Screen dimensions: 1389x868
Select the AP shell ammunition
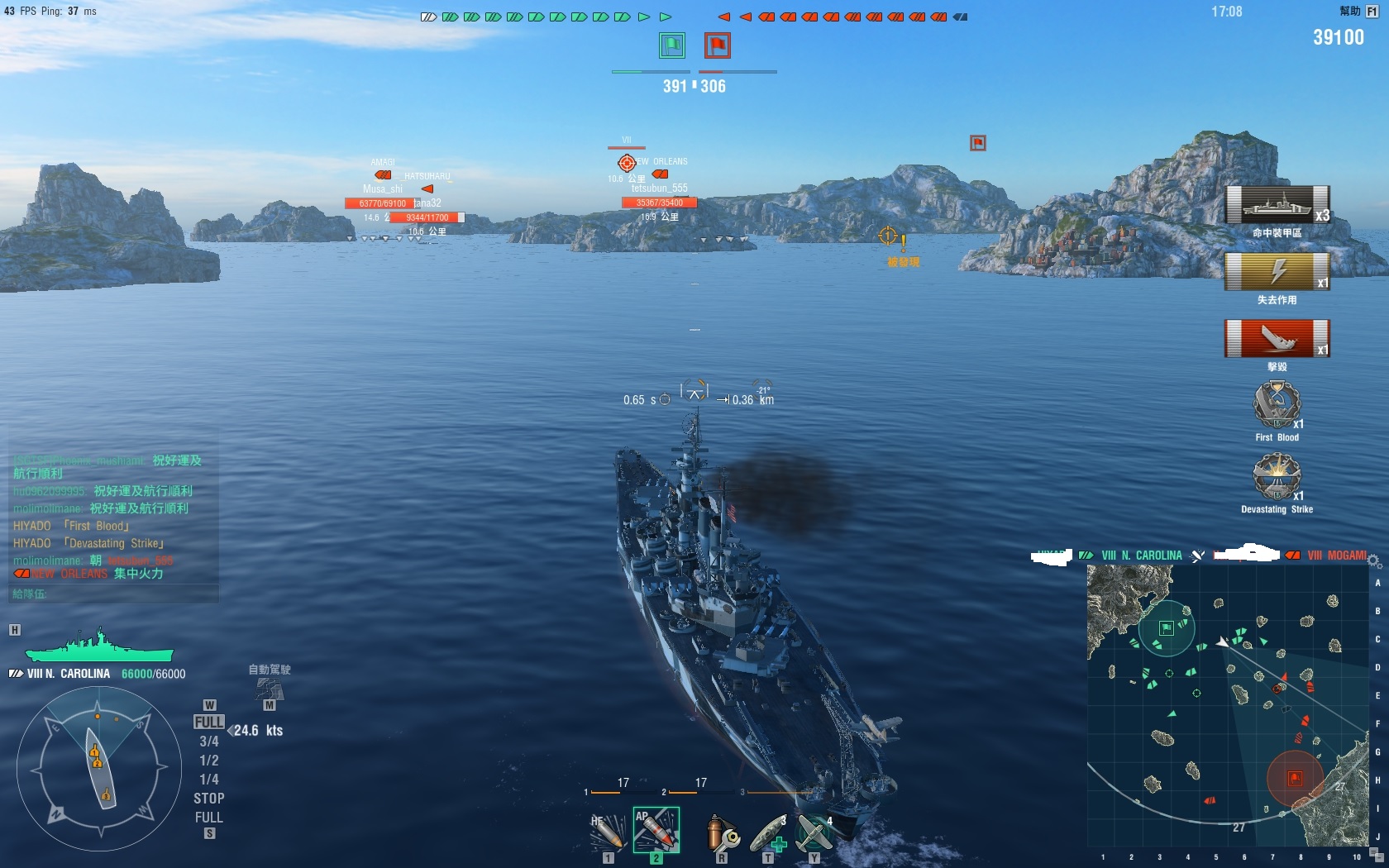click(656, 830)
